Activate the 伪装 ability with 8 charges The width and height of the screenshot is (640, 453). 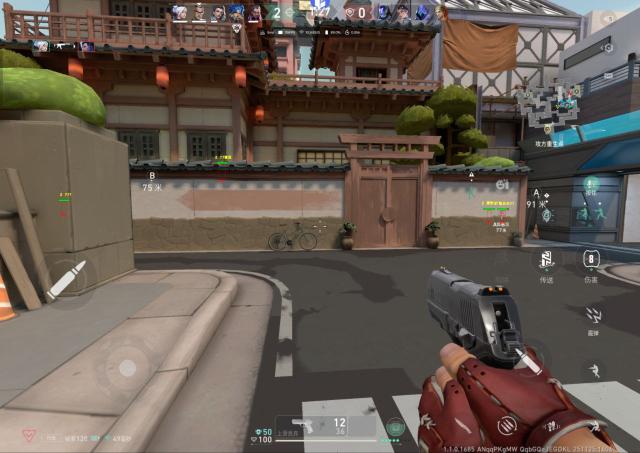(x=592, y=259)
